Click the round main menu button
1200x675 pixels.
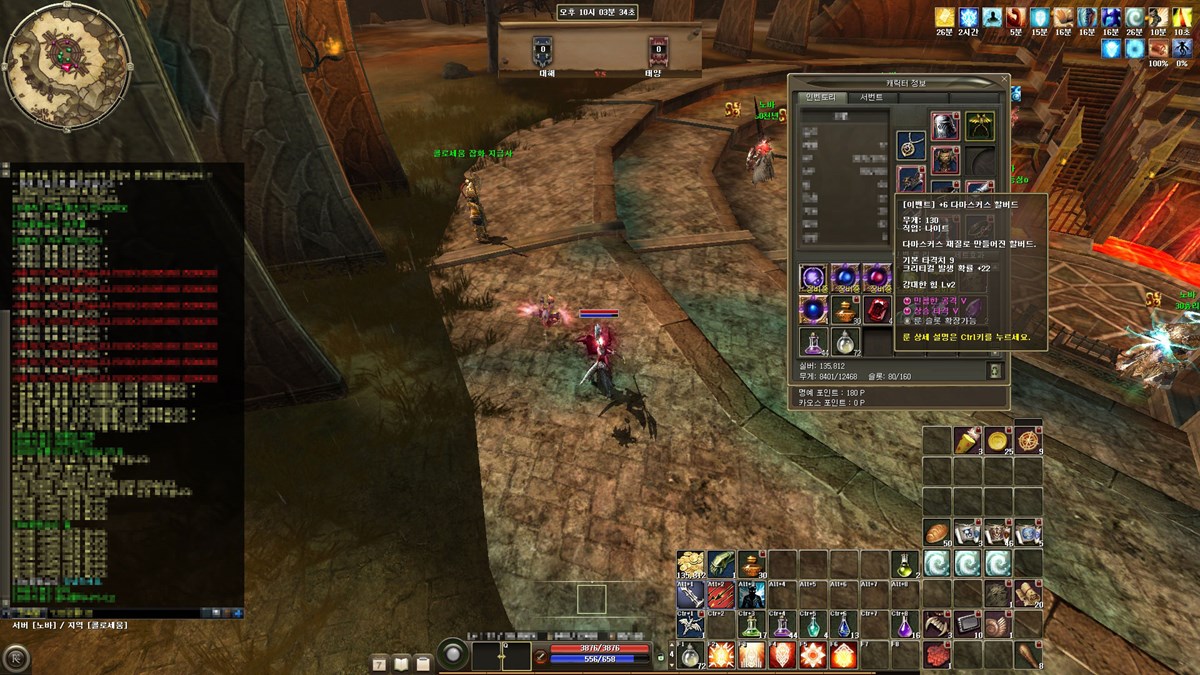pyautogui.click(x=17, y=657)
